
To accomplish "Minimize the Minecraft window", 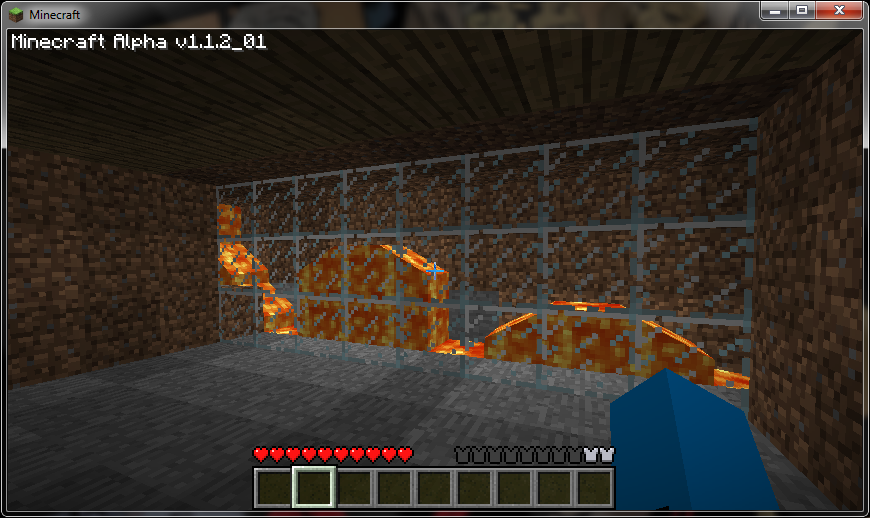I will point(776,10).
